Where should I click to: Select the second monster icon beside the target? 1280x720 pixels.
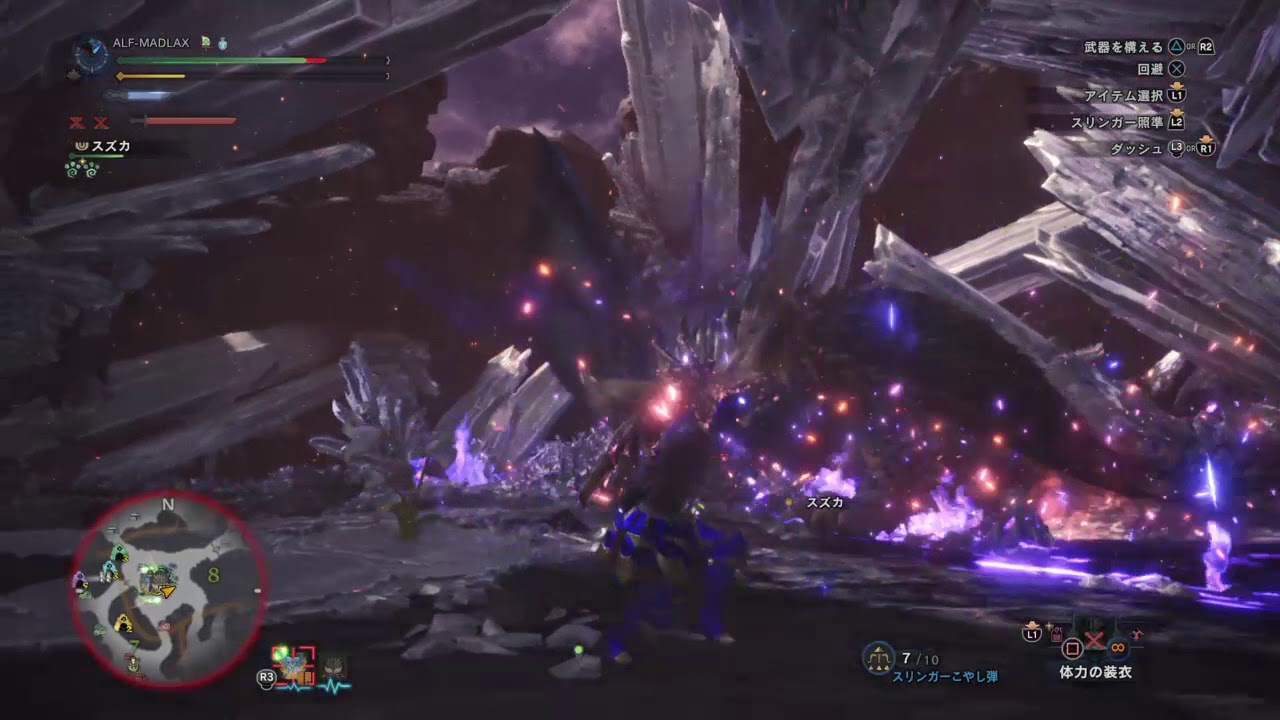334,667
